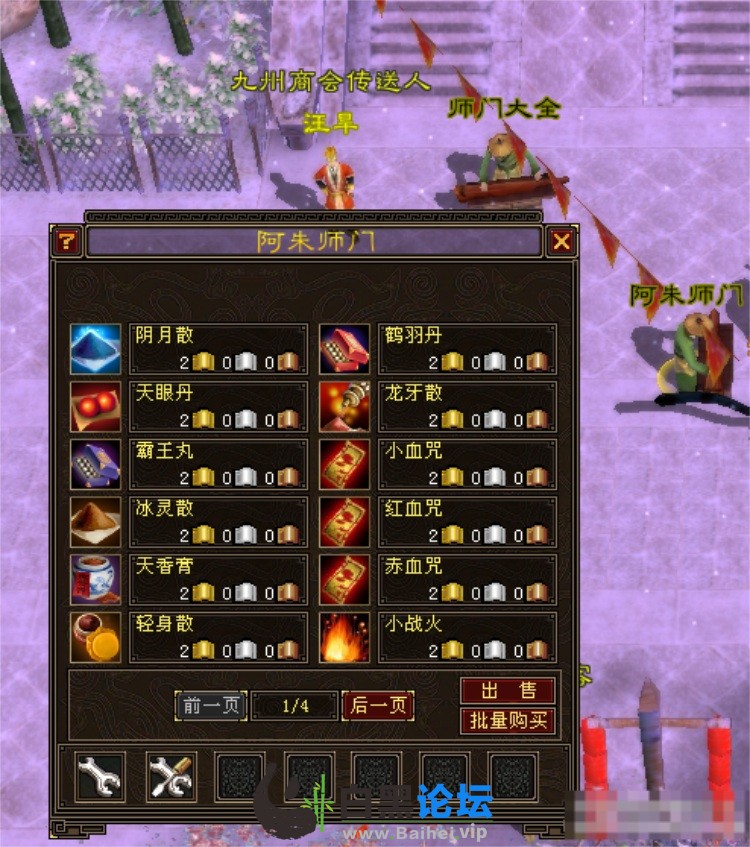Click the 出售 sell button

(x=507, y=690)
